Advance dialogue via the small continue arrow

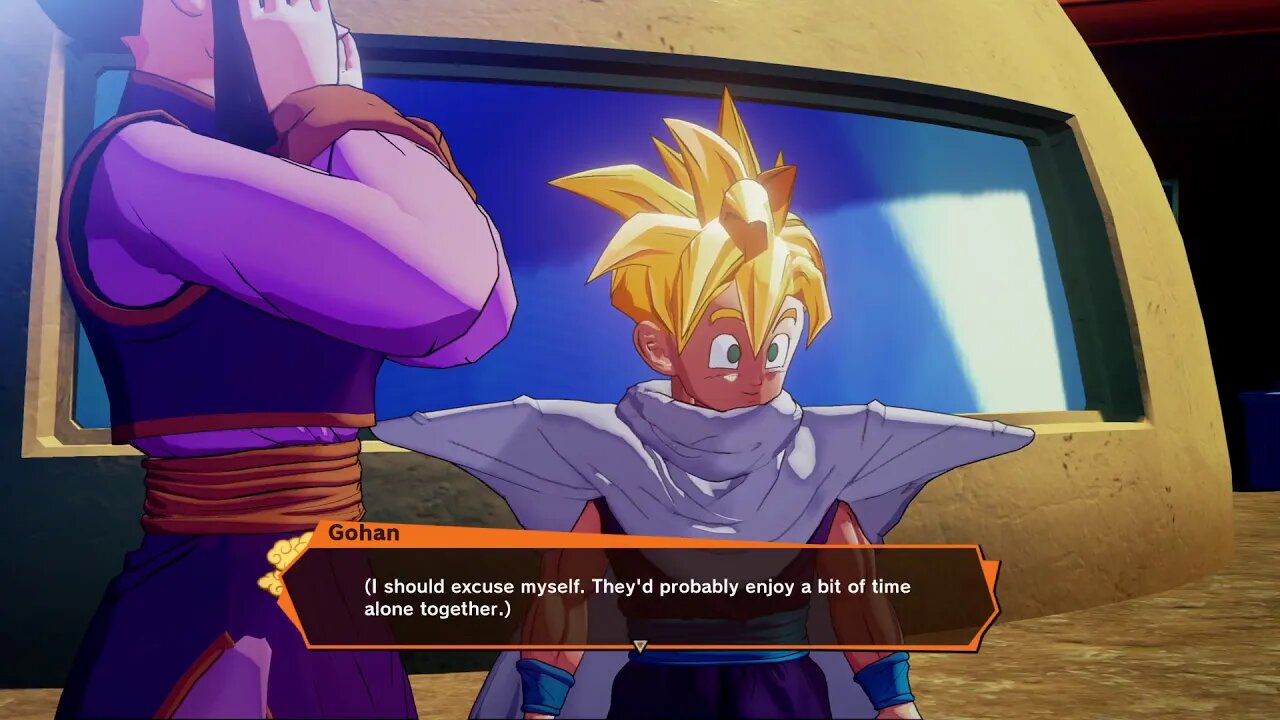640,646
